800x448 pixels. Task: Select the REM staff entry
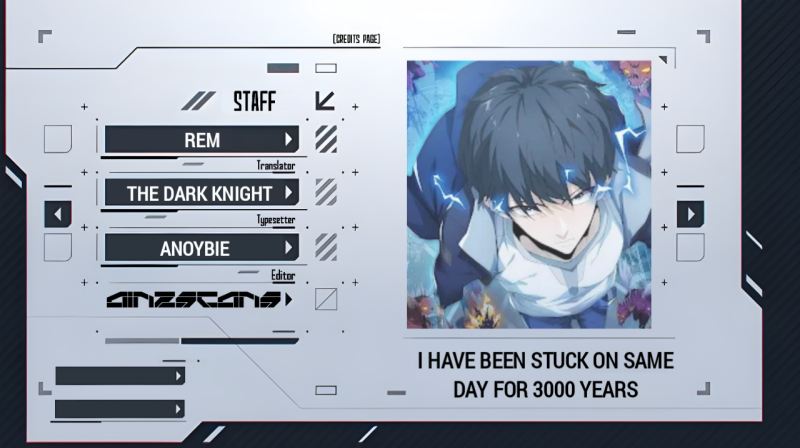tap(201, 140)
